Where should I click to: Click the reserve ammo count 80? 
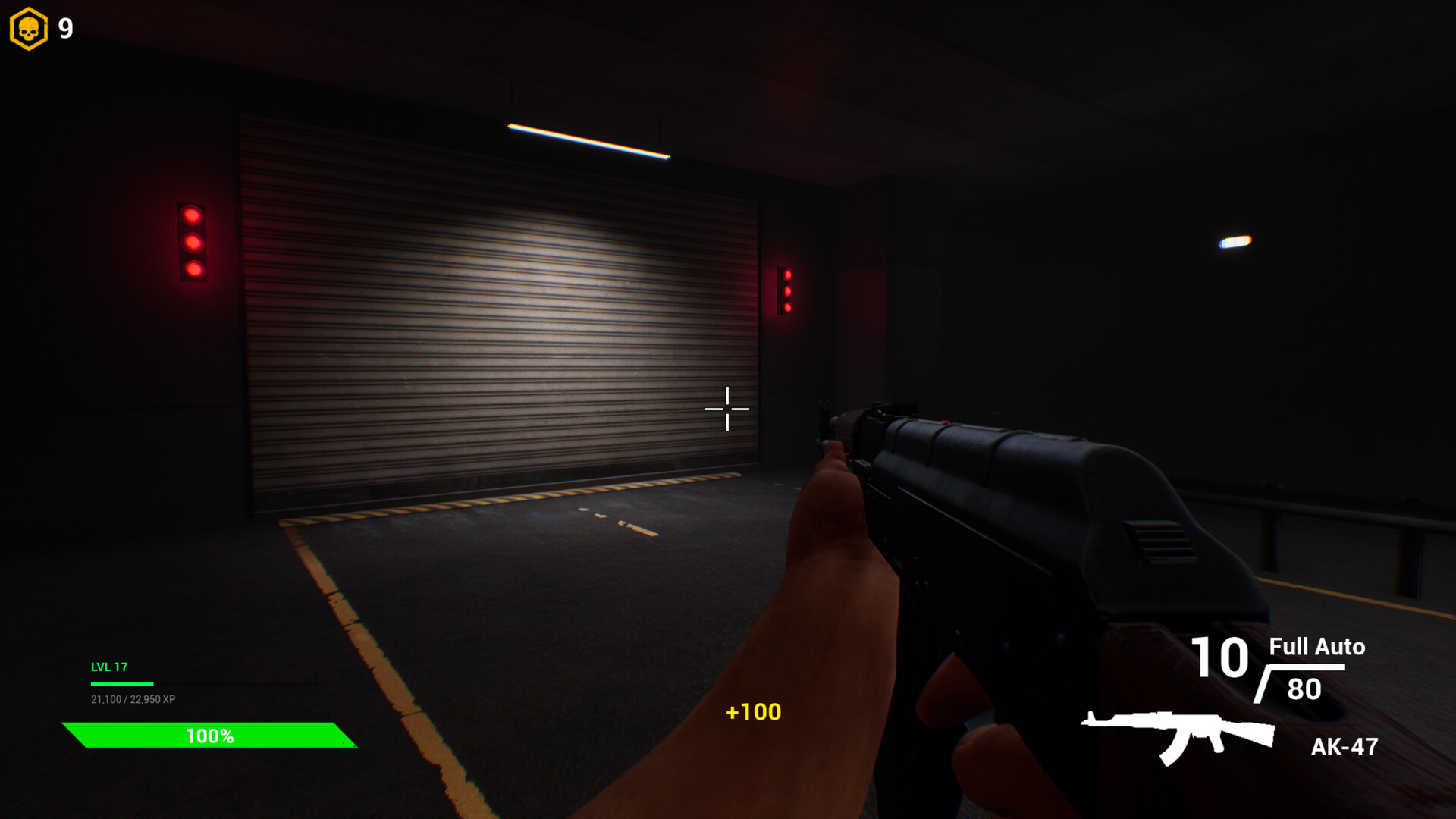1302,689
